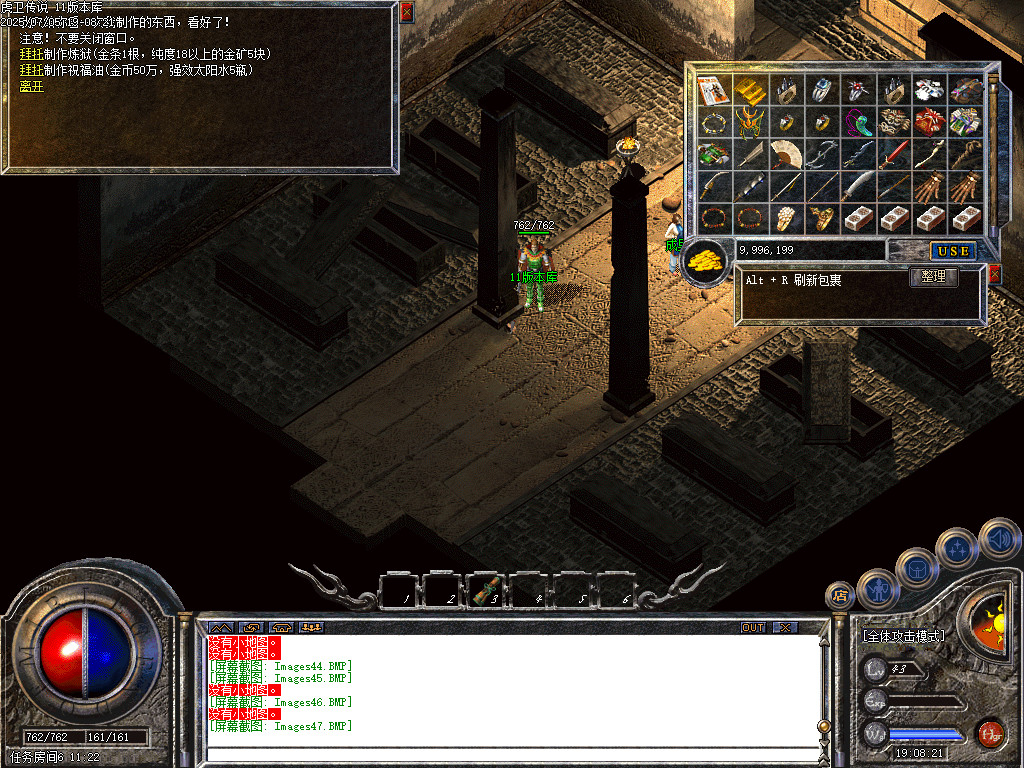Click the chat panel OUT button
Screen dimensions: 1024x768
coord(752,627)
